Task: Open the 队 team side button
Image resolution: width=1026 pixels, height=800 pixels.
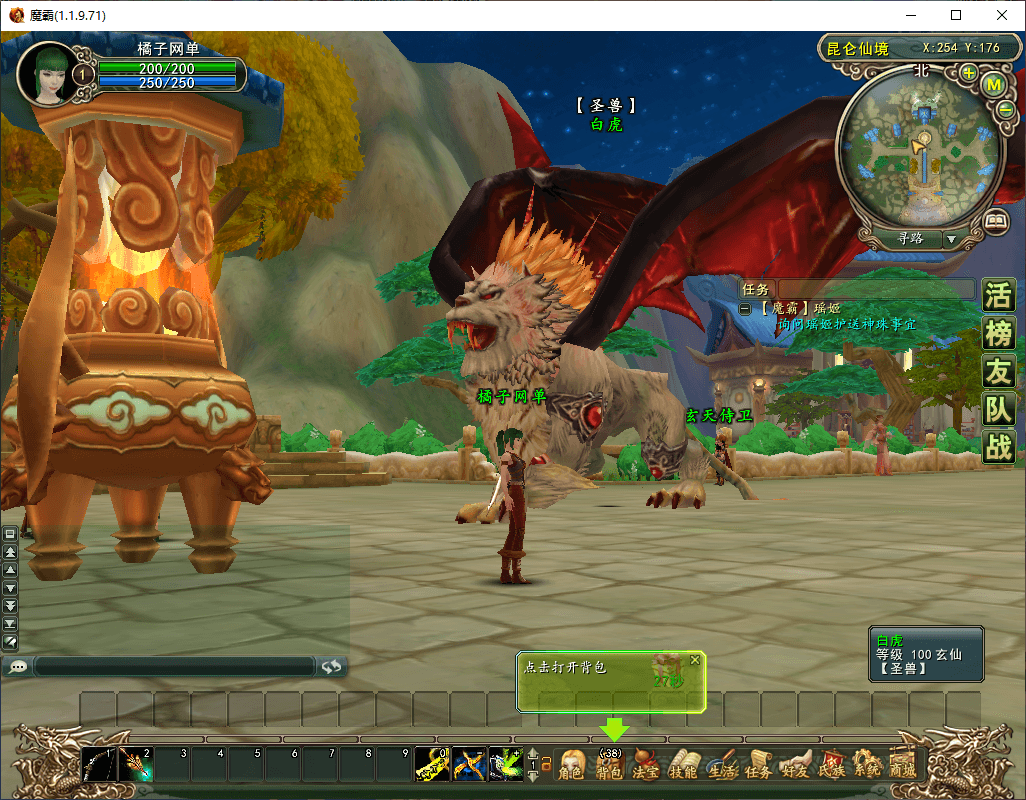Action: coord(998,409)
